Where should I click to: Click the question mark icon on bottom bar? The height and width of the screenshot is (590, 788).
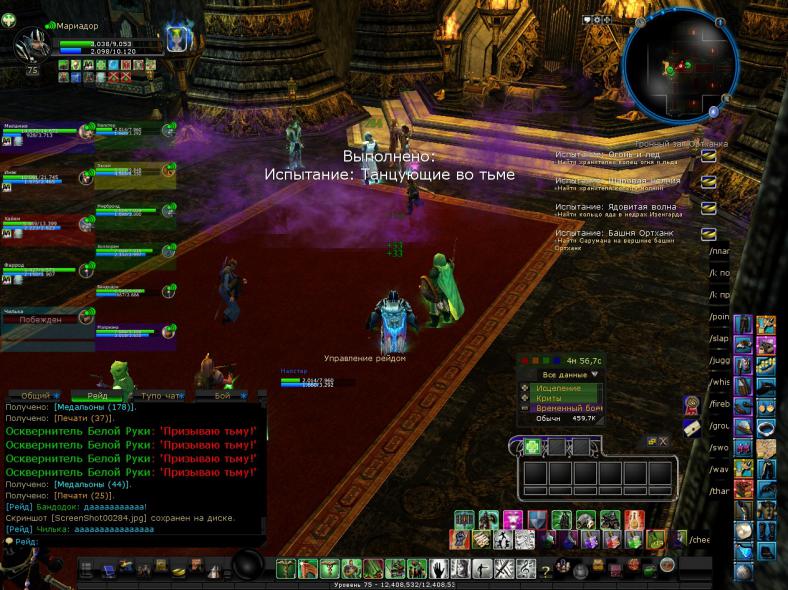(x=546, y=570)
